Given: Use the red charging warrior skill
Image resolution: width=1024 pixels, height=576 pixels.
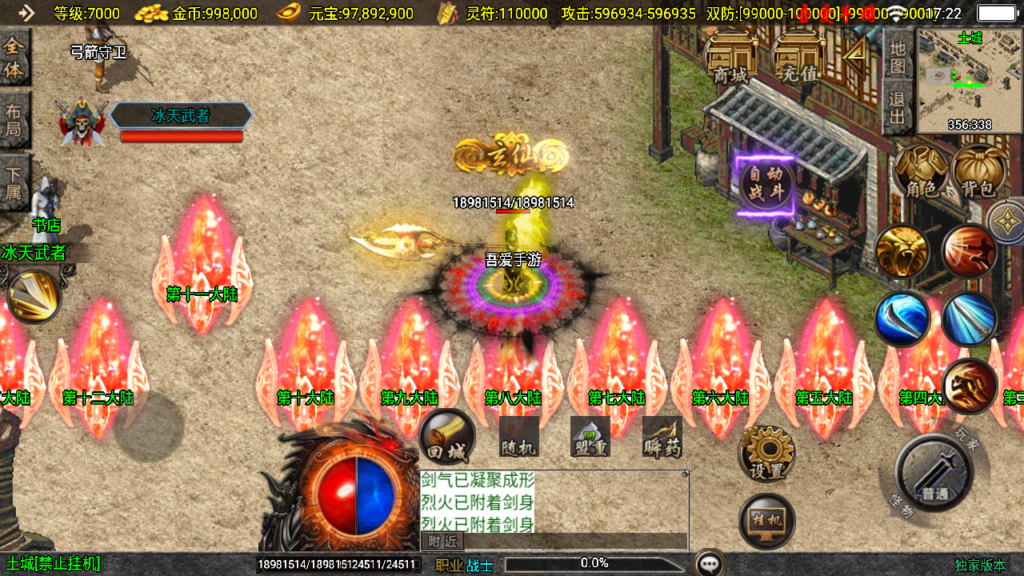Looking at the screenshot, I should [x=968, y=251].
